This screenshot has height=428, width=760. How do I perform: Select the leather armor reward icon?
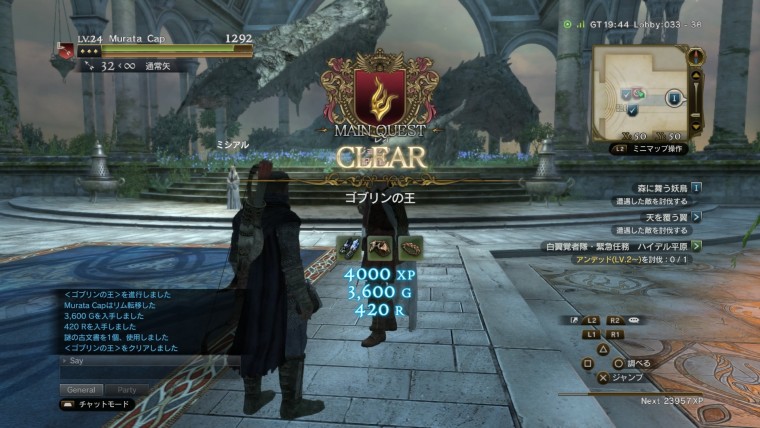point(379,247)
